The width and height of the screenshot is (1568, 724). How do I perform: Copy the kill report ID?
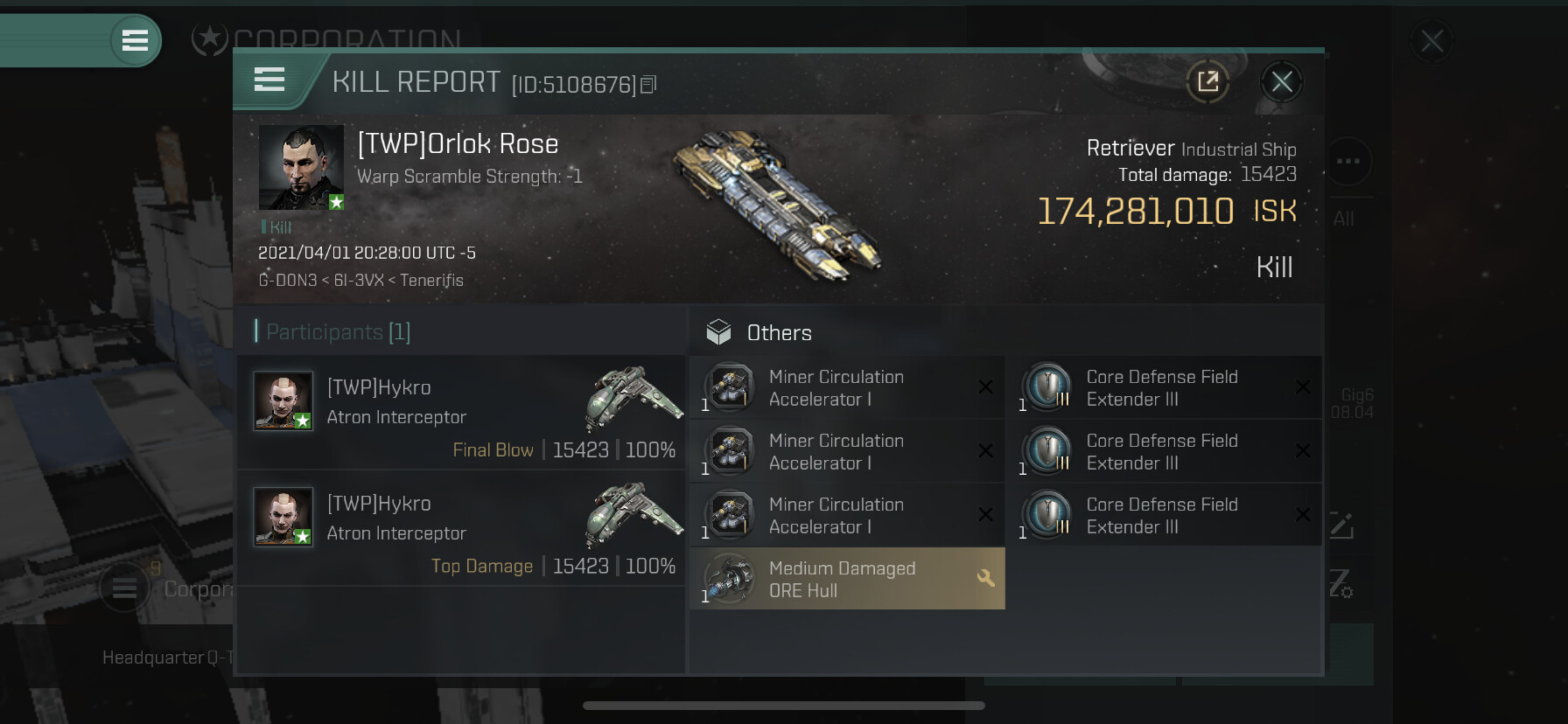[x=648, y=84]
